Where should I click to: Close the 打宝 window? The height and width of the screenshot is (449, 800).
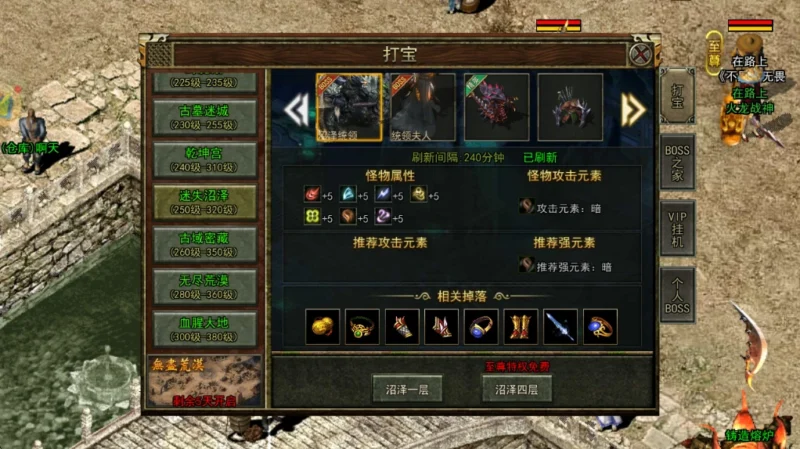[x=641, y=54]
